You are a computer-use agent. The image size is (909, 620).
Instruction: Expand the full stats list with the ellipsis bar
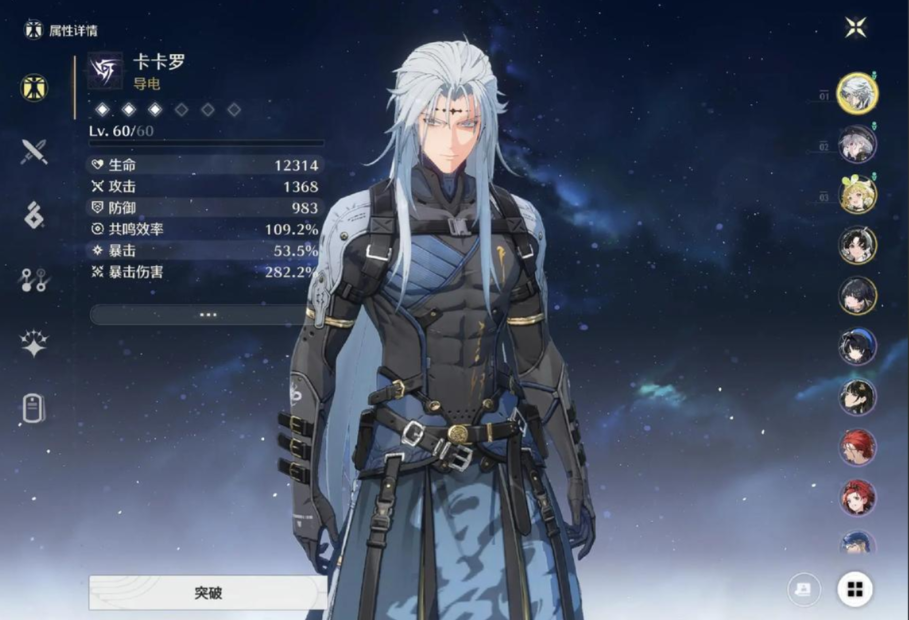(x=207, y=314)
